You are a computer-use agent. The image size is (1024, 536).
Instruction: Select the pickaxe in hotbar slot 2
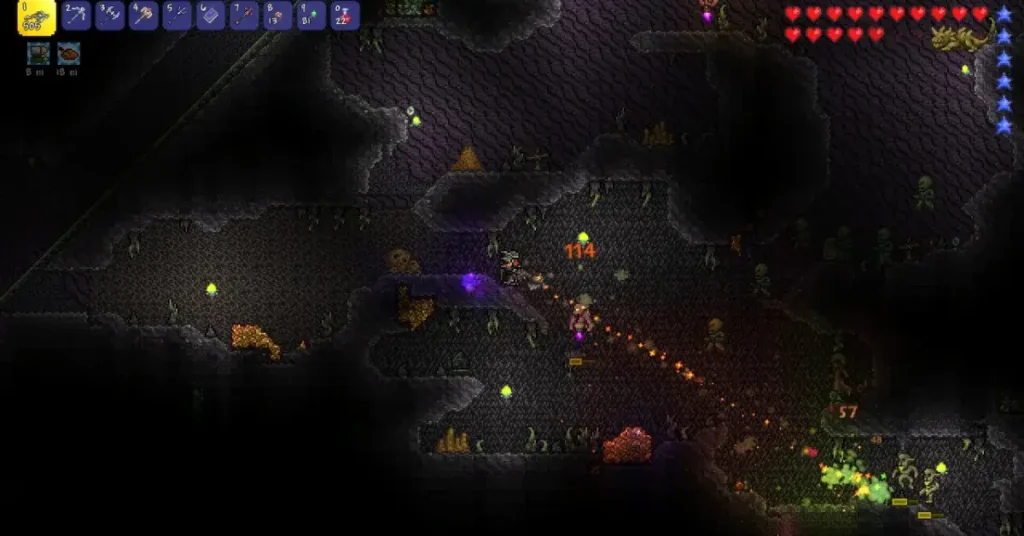pyautogui.click(x=76, y=15)
